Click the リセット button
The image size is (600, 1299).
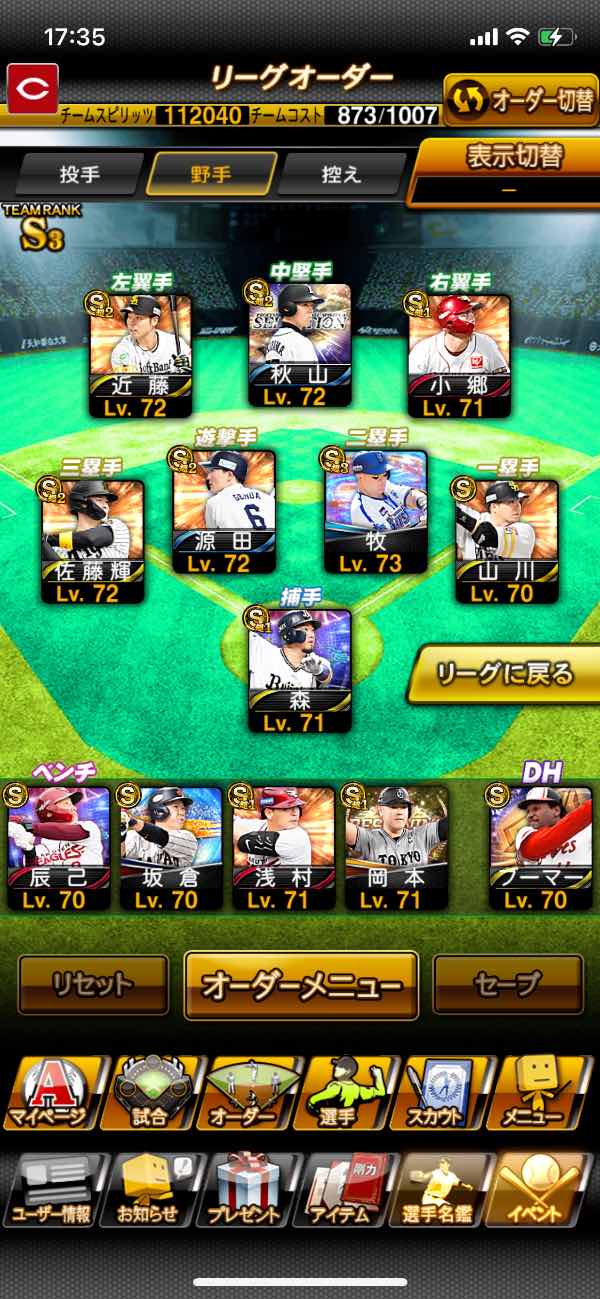(93, 984)
